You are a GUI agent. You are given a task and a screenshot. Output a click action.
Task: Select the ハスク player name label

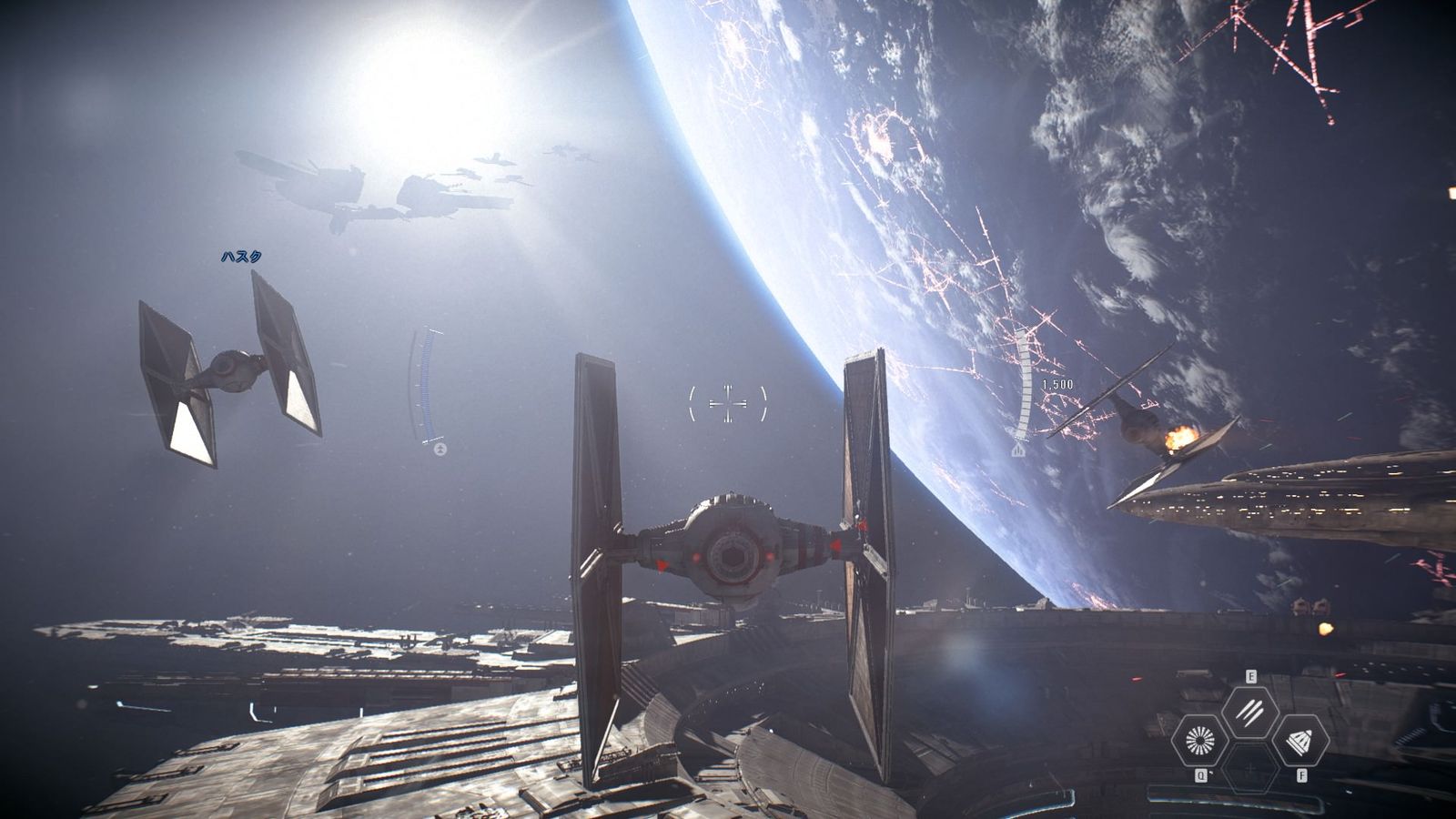241,256
